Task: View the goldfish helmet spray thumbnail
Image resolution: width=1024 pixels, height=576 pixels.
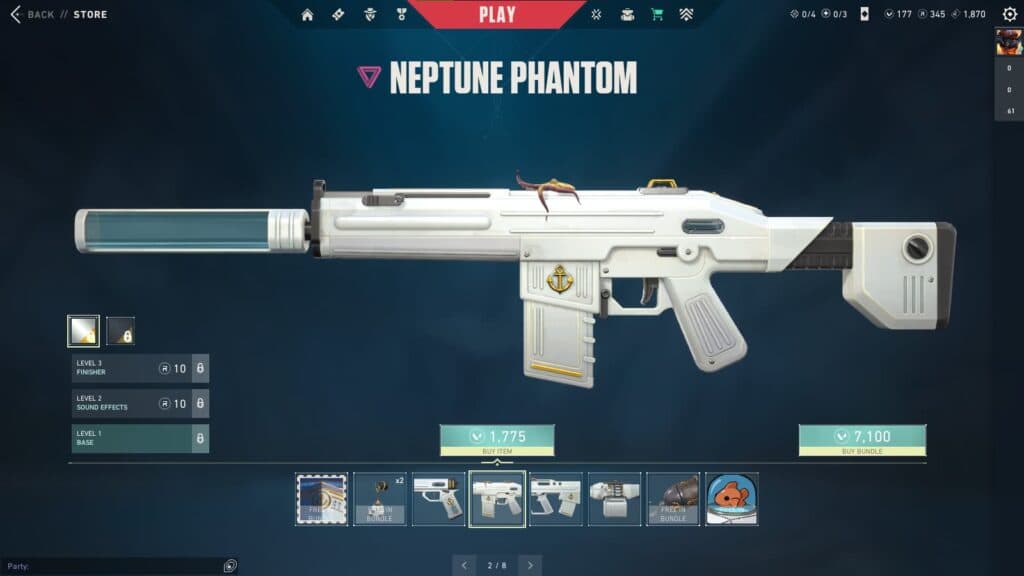Action: click(731, 499)
